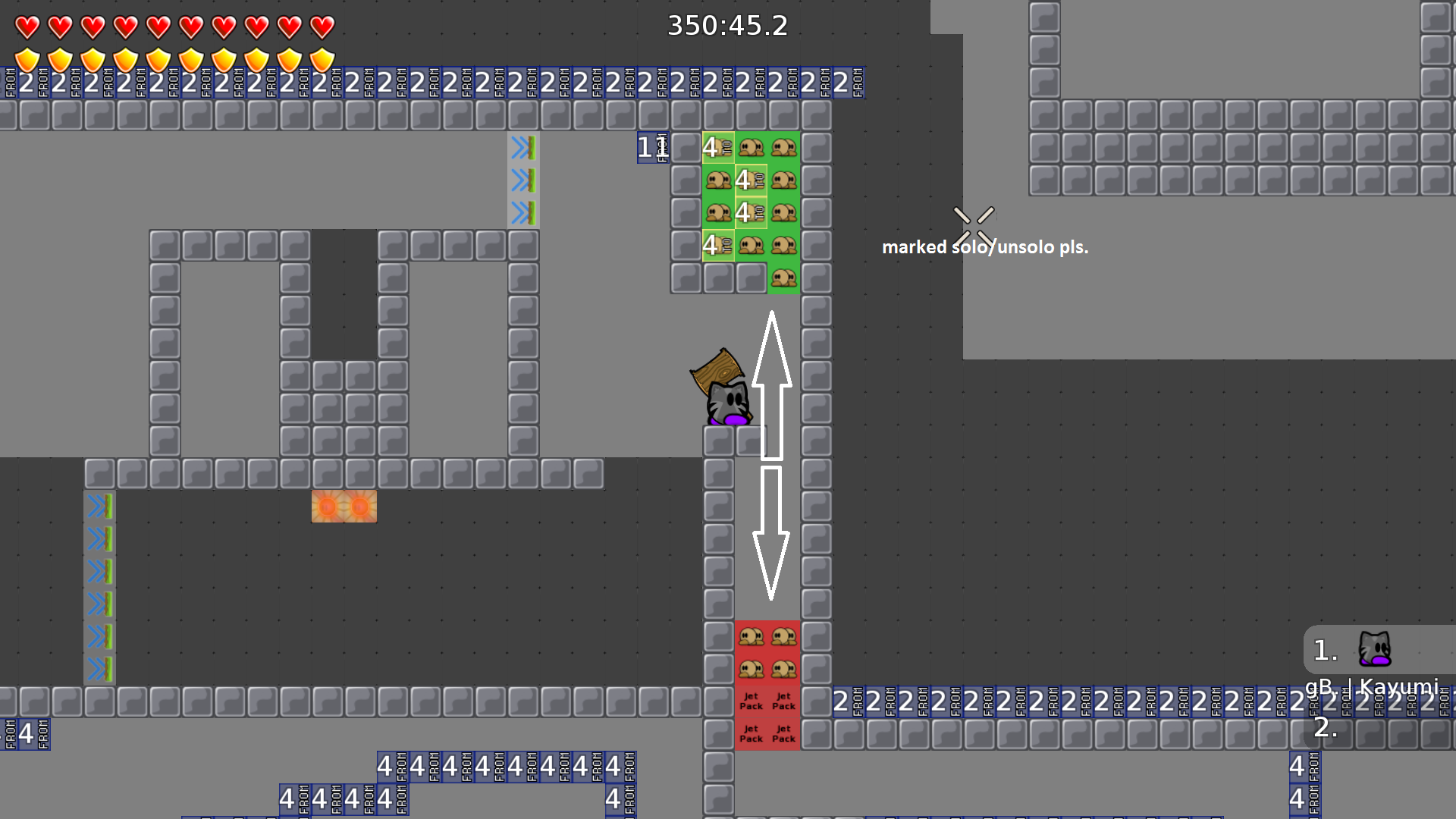
Task: Click the gray X marker near the chat text
Action: click(973, 224)
